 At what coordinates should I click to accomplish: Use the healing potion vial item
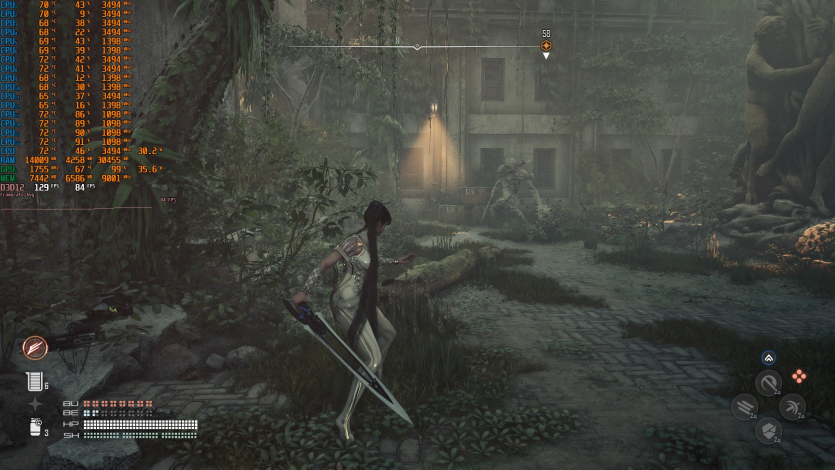(x=34, y=380)
